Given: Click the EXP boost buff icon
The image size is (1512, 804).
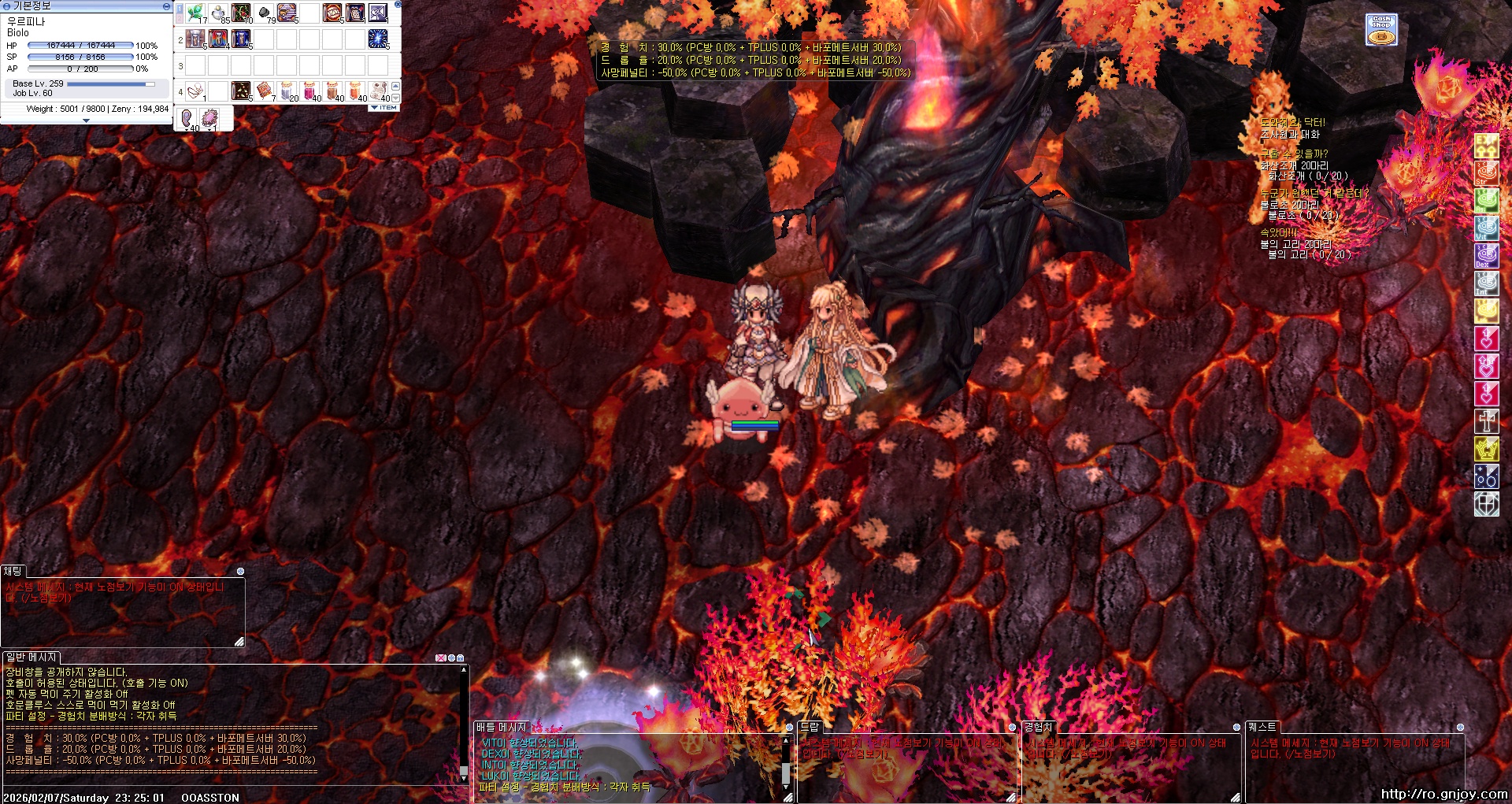Looking at the screenshot, I should (1486, 145).
